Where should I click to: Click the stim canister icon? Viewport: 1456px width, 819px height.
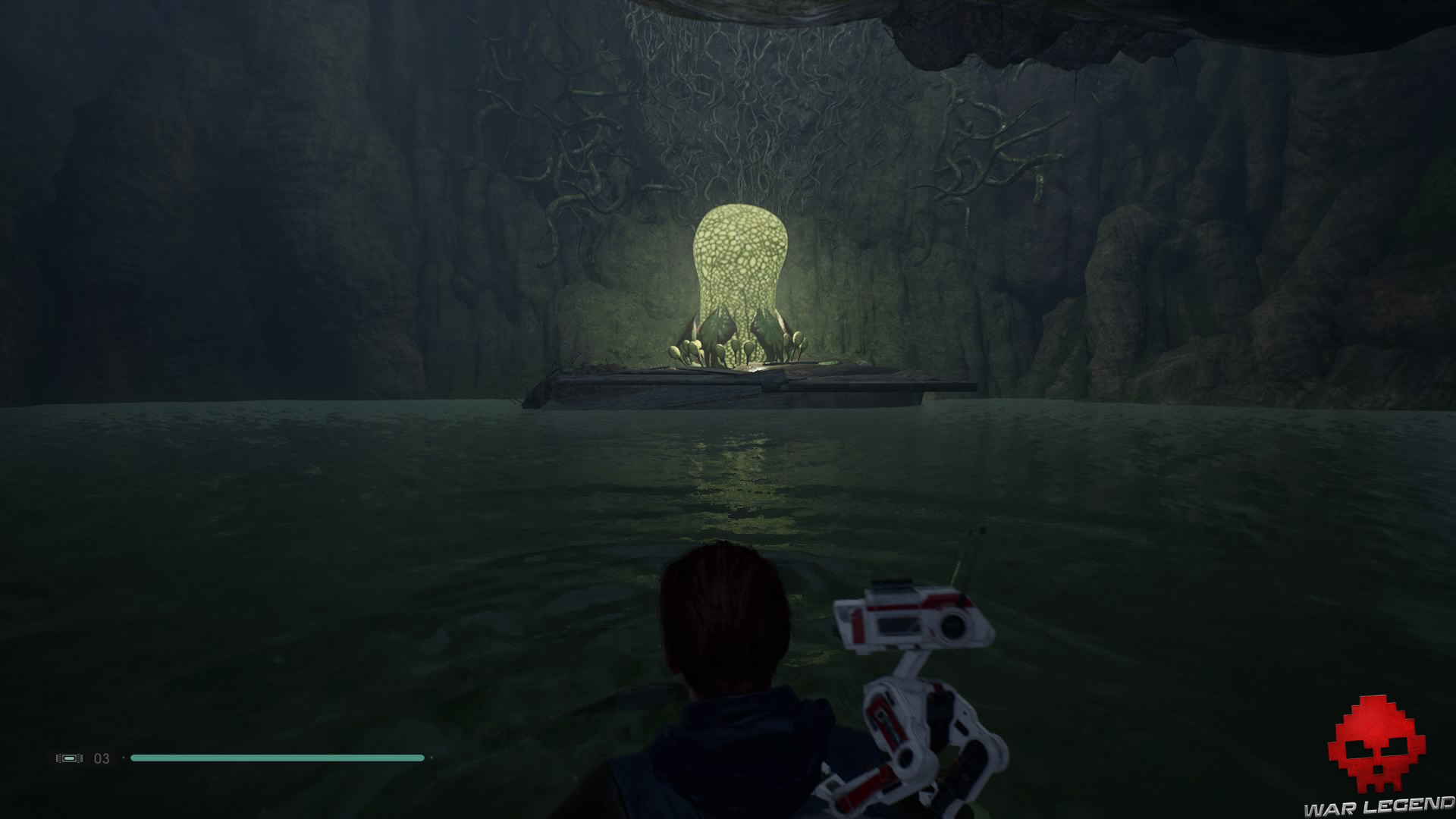click(69, 758)
